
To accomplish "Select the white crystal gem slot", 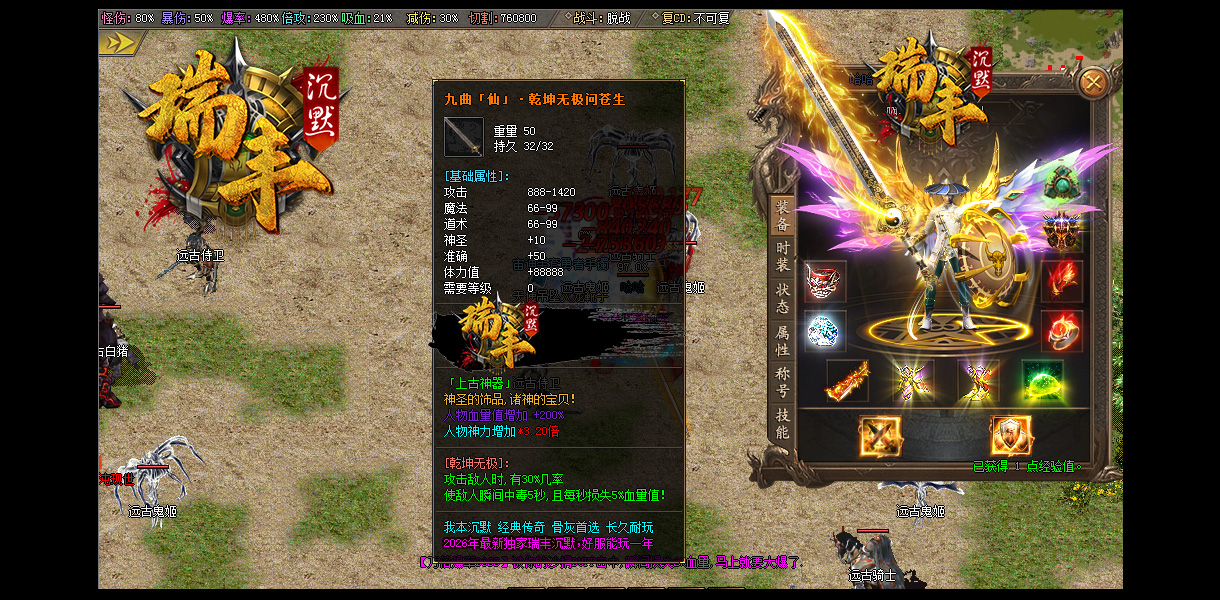I will [825, 331].
